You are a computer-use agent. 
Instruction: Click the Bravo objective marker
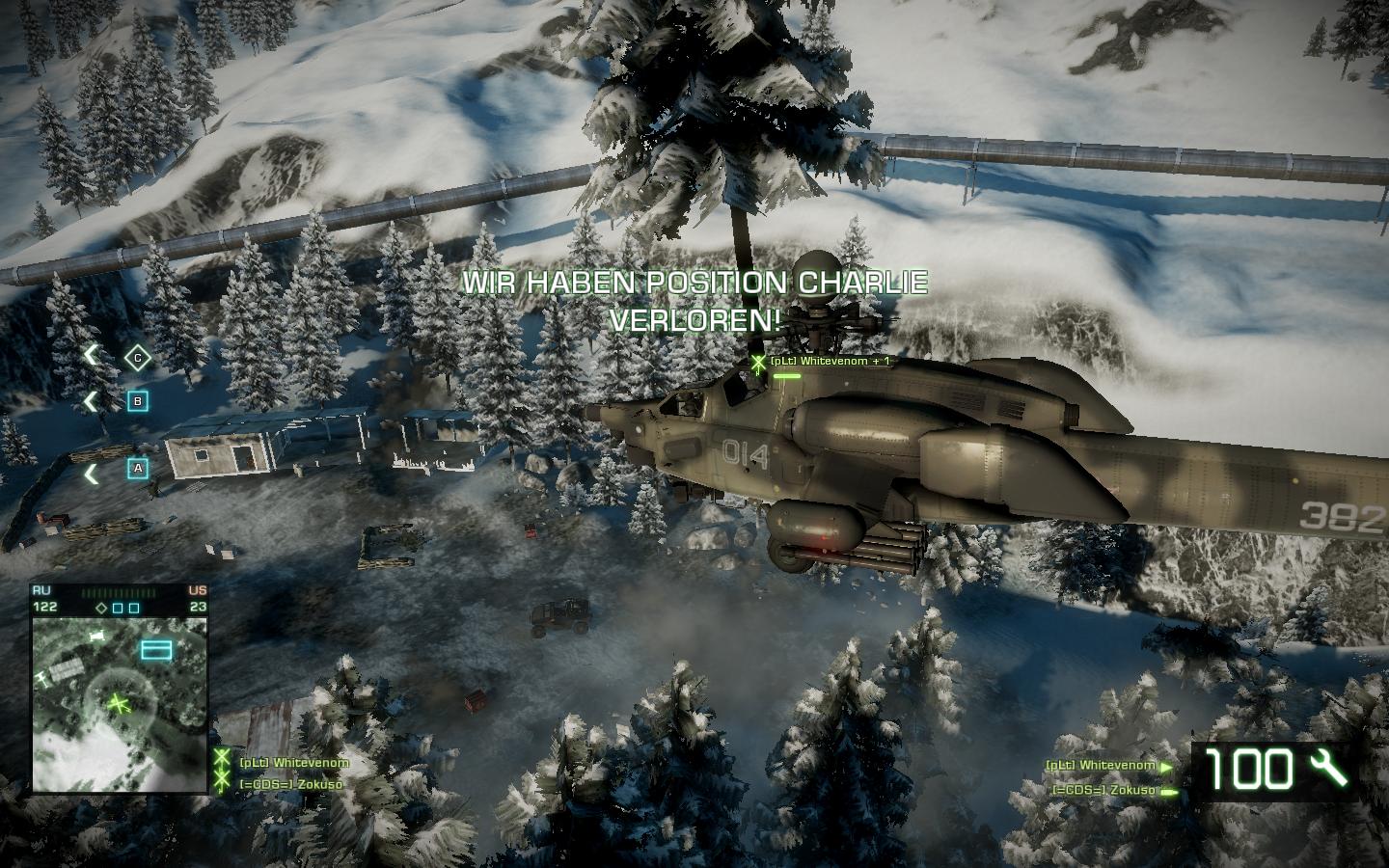click(138, 400)
